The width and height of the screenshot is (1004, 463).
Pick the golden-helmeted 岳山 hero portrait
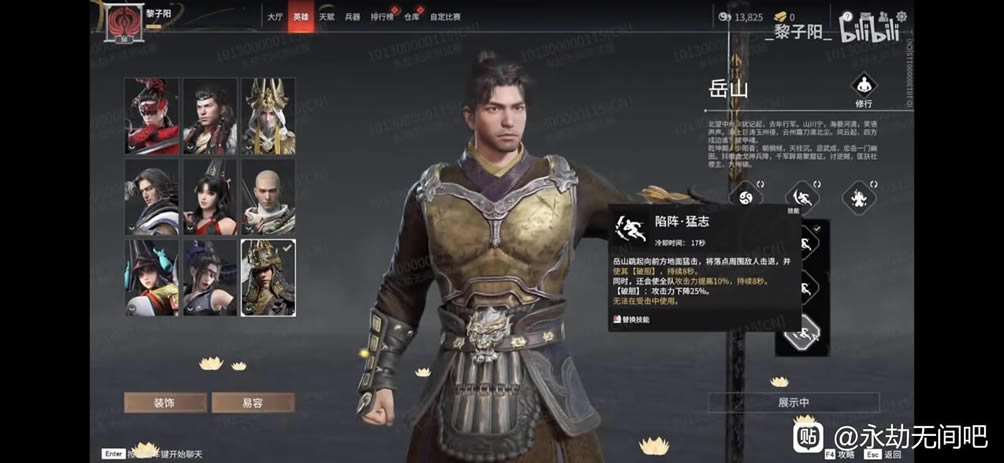click(268, 277)
